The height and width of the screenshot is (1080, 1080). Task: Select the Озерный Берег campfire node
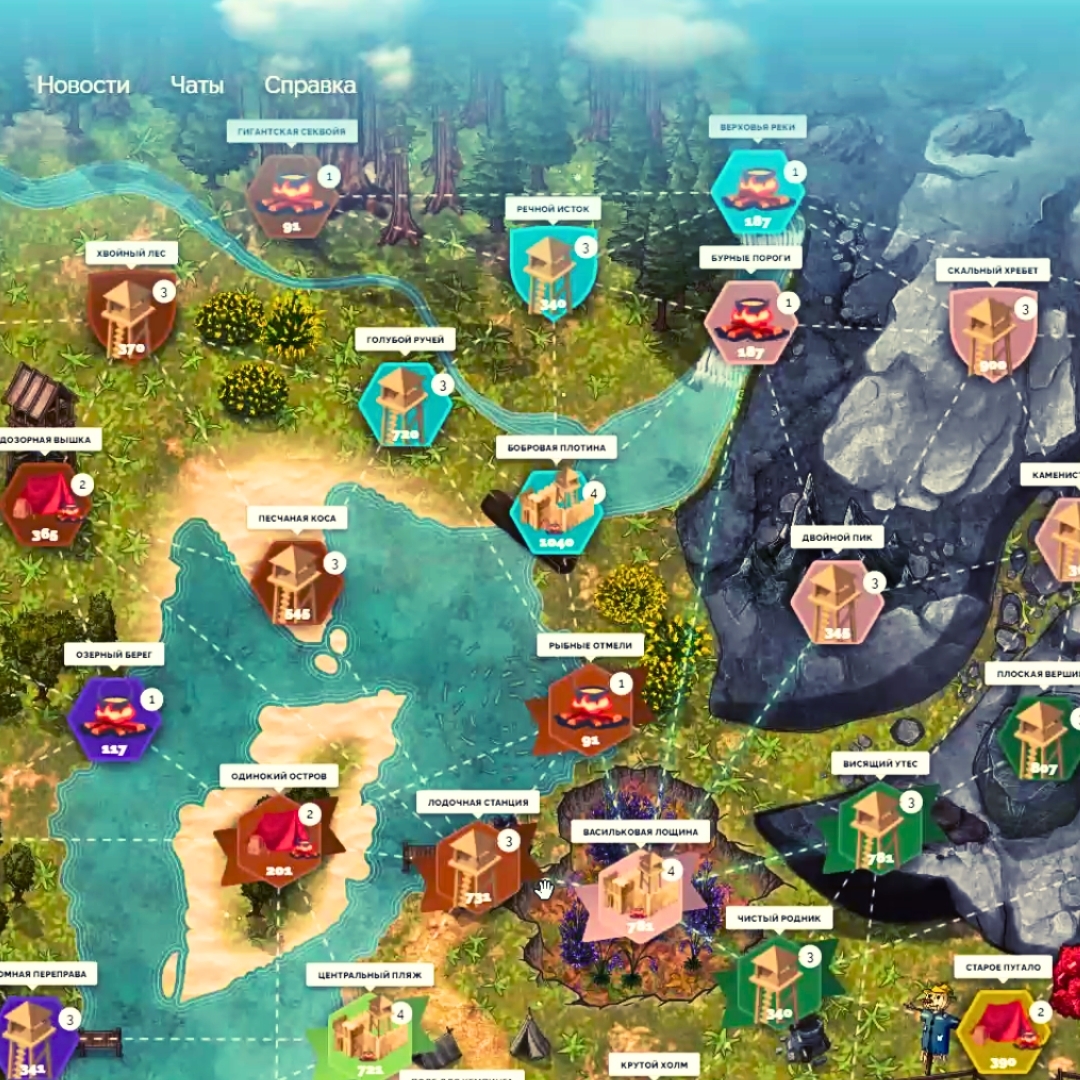(113, 717)
